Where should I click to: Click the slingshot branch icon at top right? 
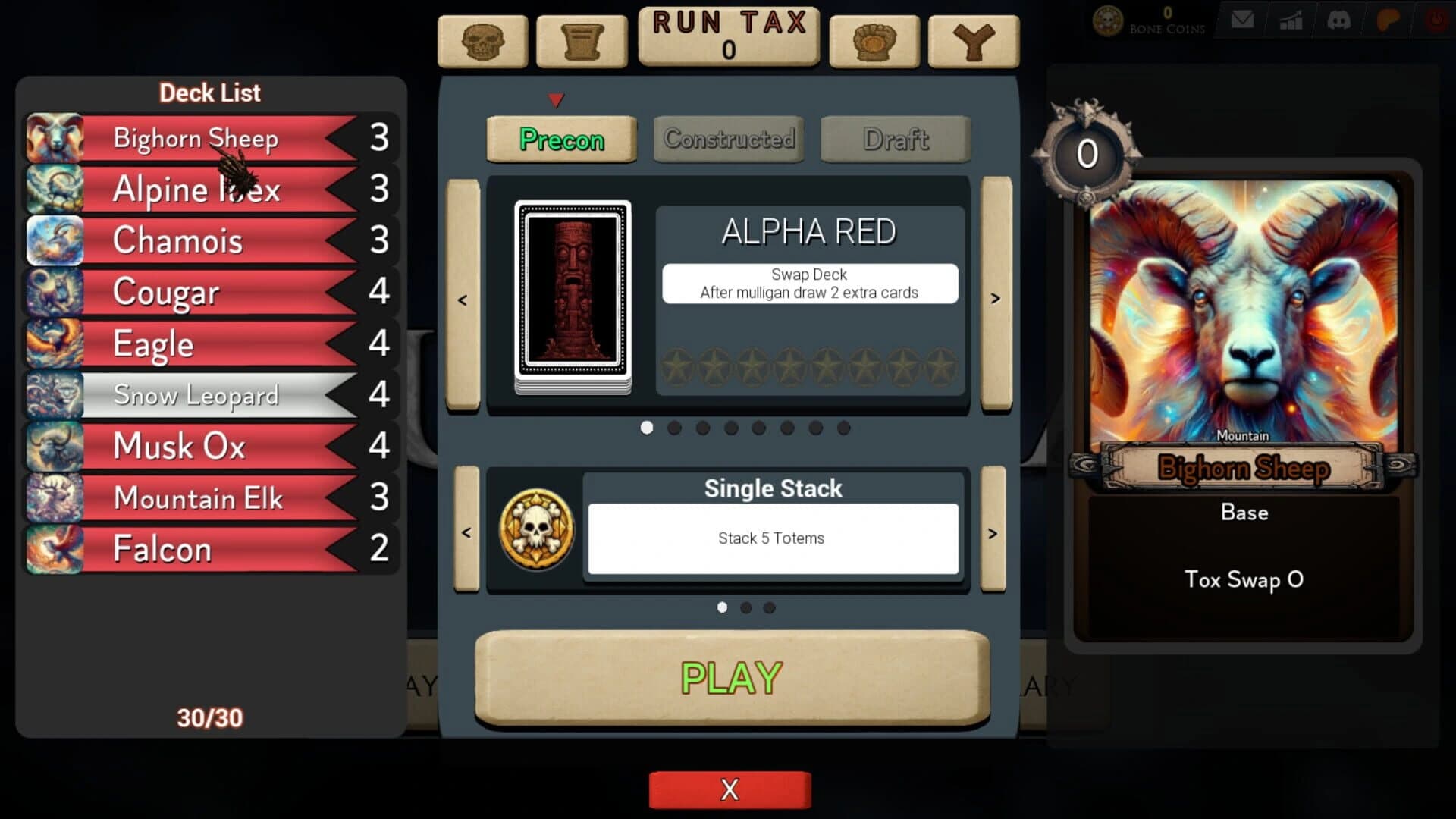pyautogui.click(x=973, y=42)
